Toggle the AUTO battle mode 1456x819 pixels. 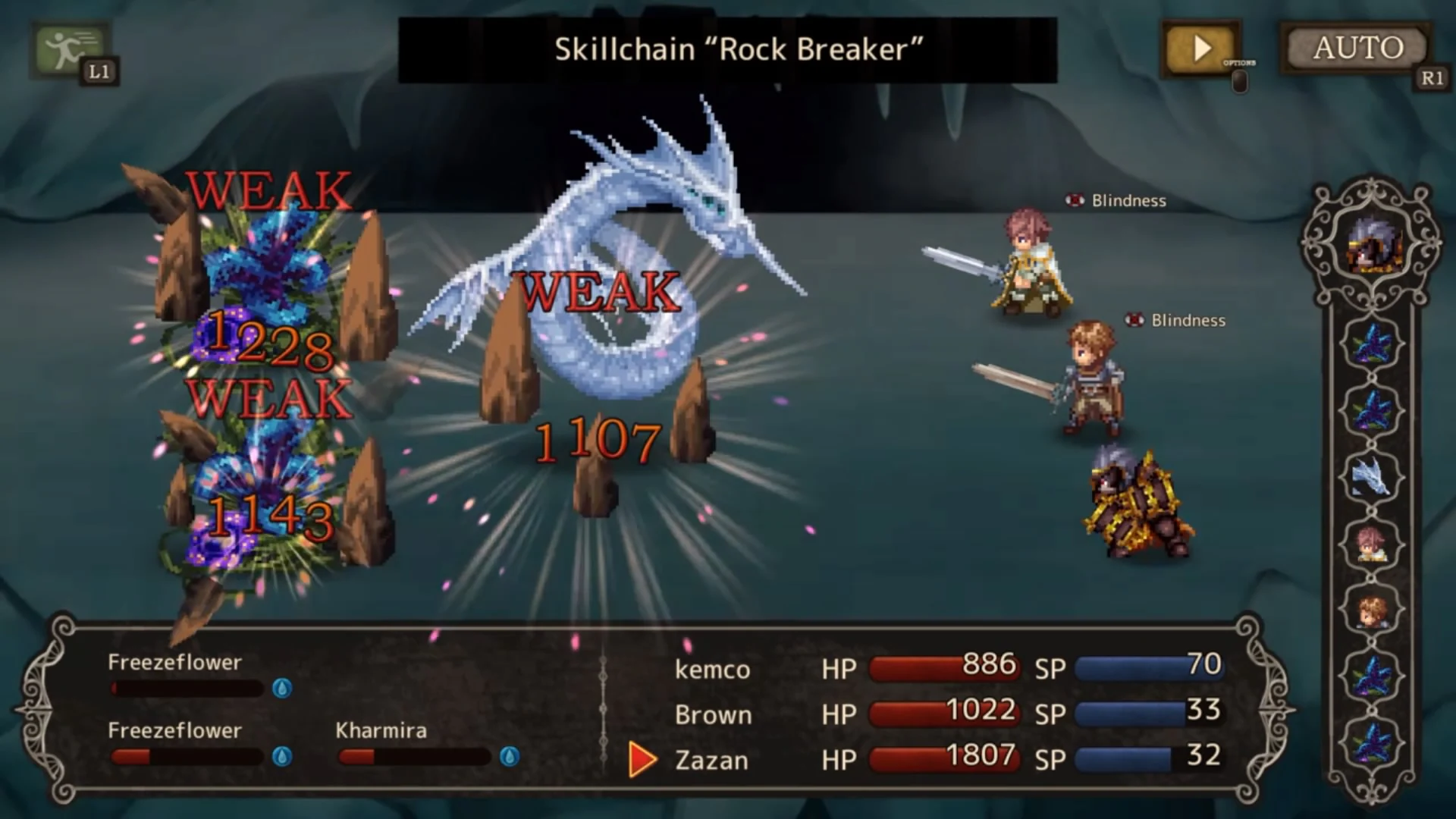[1356, 48]
